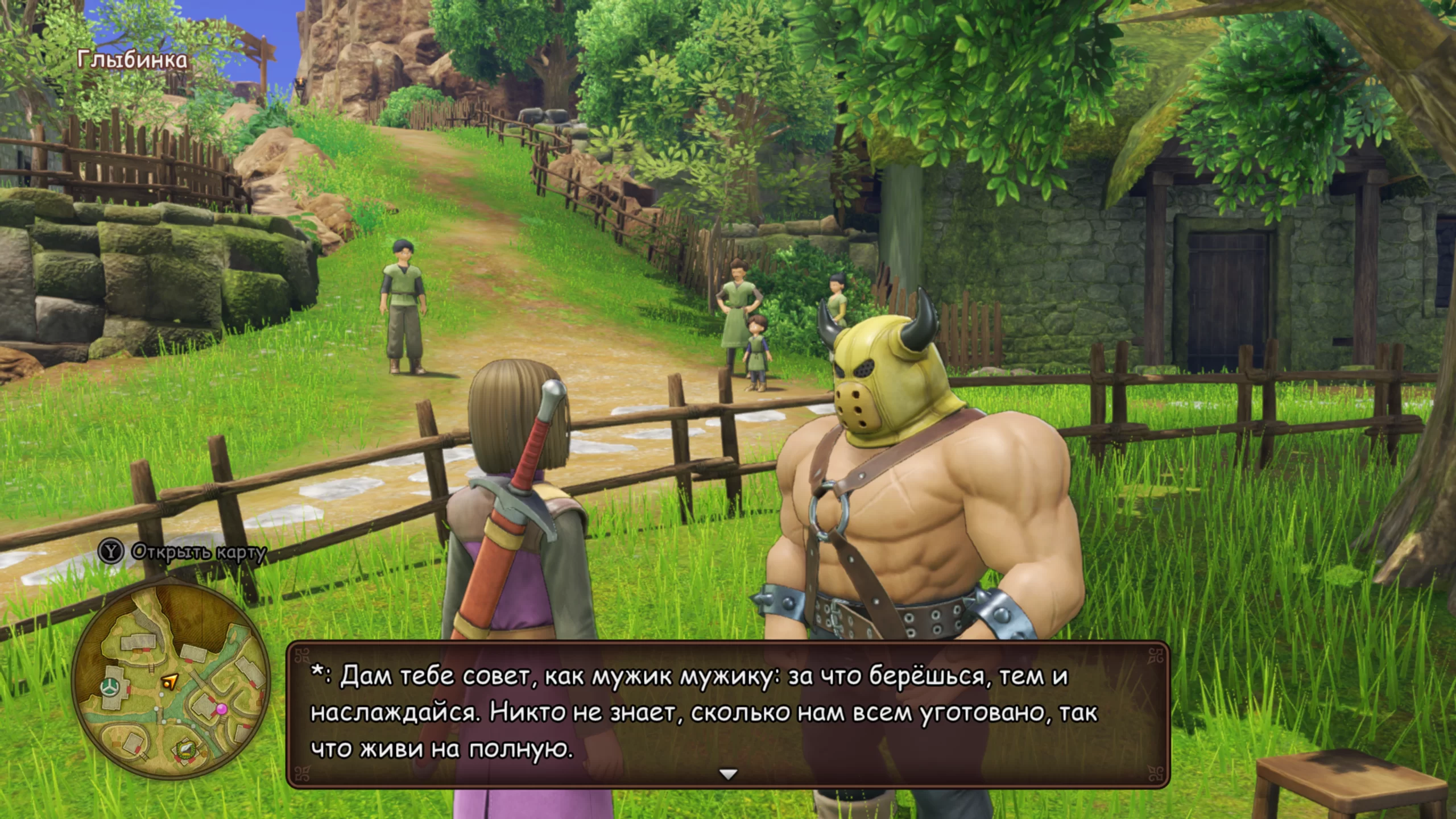Click the pink quest marker on the minimap
The image size is (1456, 819).
tap(221, 709)
